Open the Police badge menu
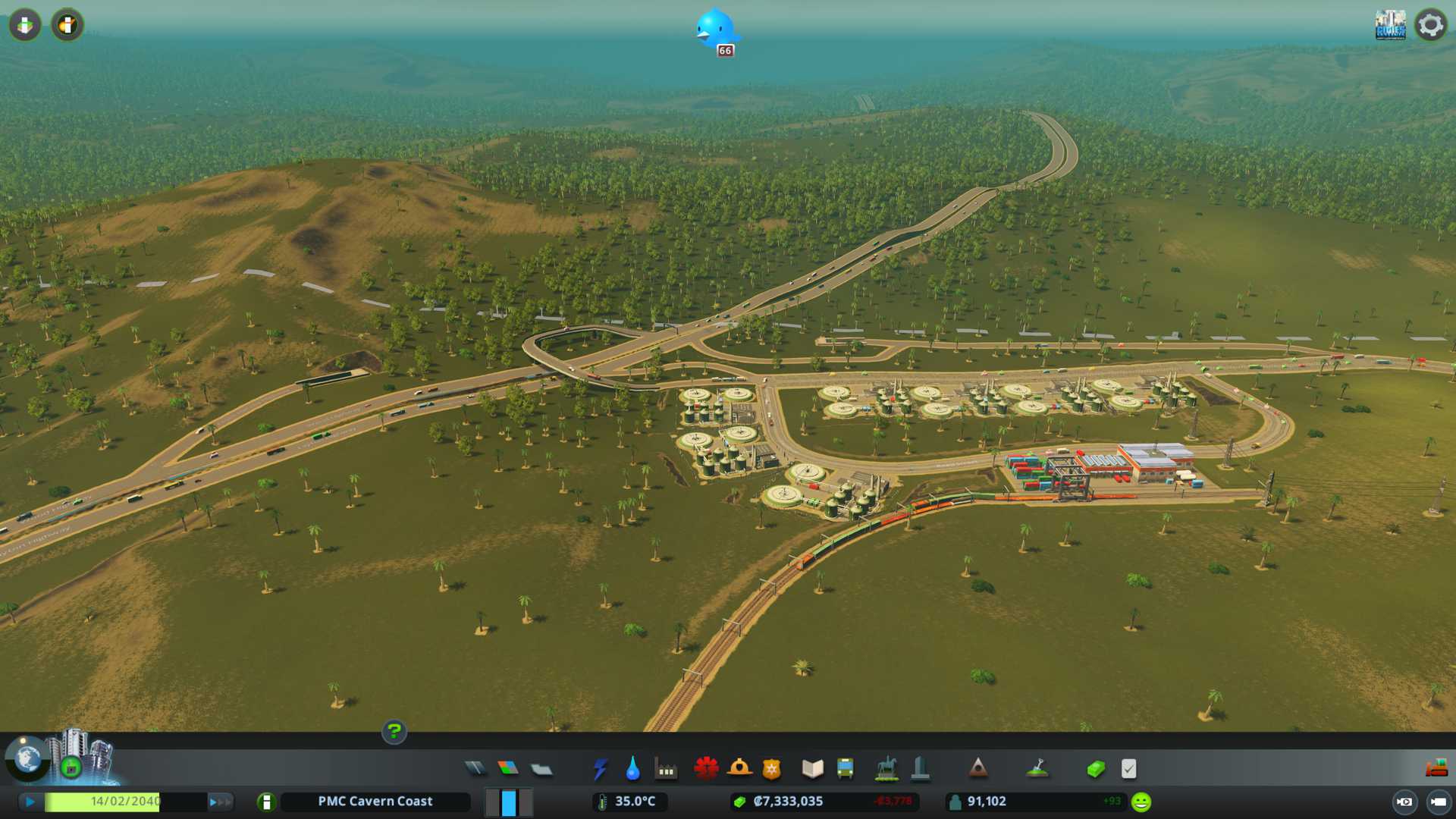Viewport: 1456px width, 819px height. pos(772,769)
